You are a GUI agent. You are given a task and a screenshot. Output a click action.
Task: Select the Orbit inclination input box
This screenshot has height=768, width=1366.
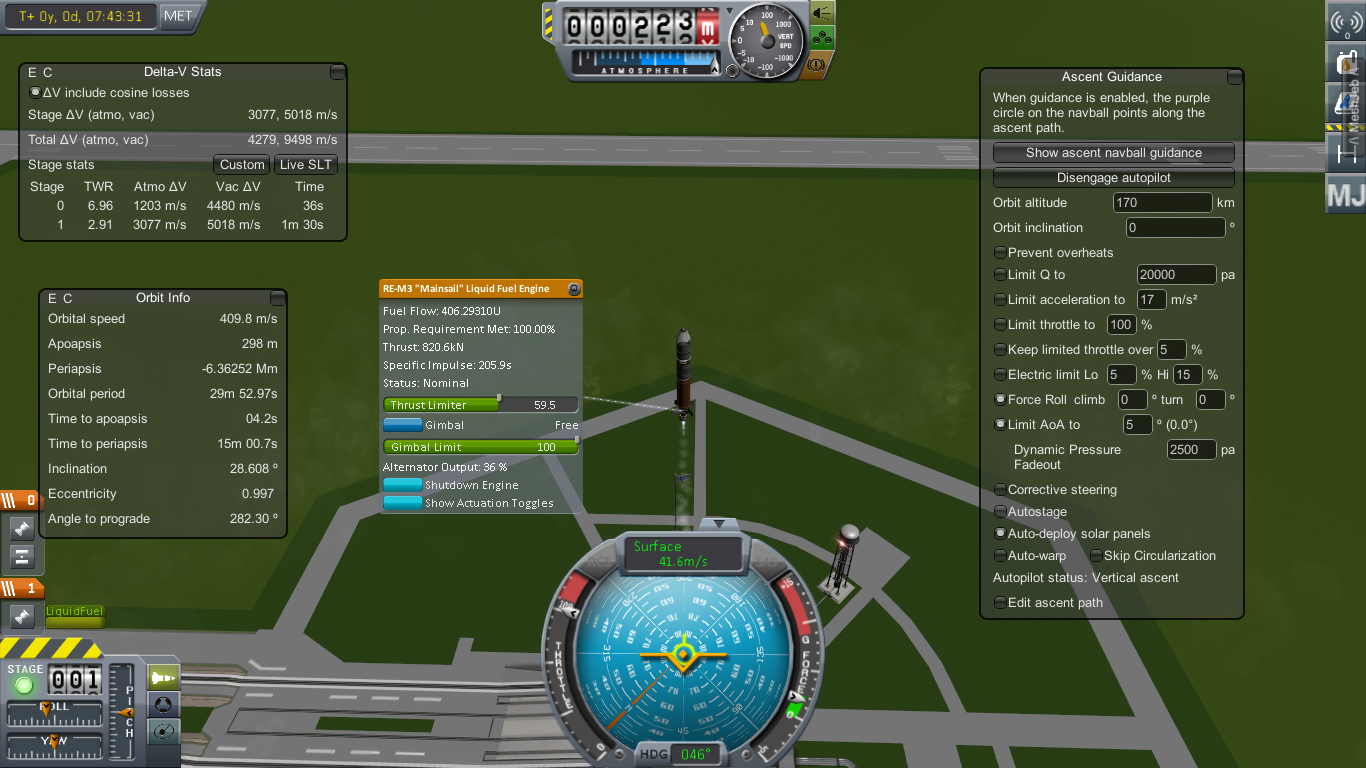[x=1175, y=228]
